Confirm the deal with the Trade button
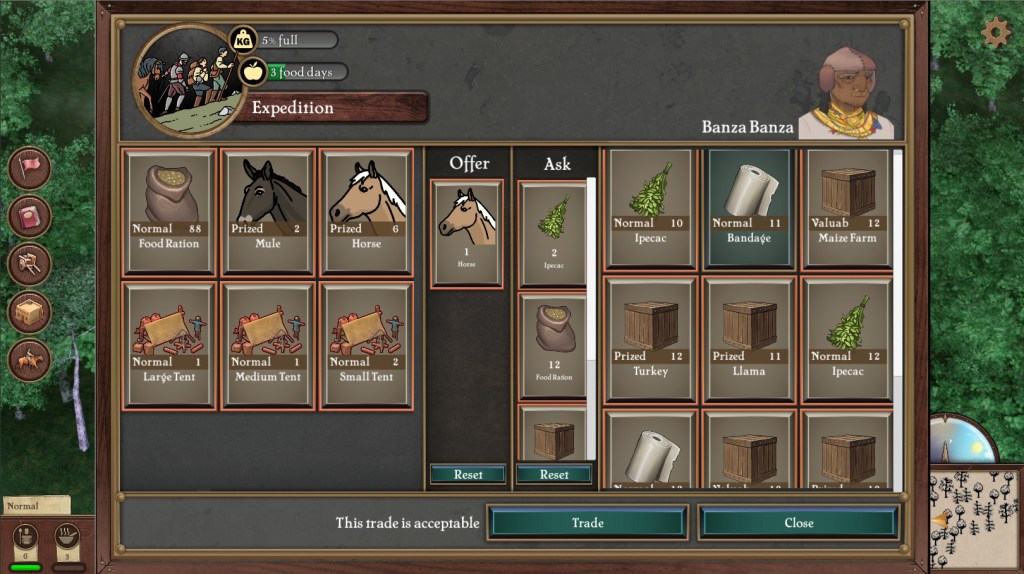 [x=587, y=522]
